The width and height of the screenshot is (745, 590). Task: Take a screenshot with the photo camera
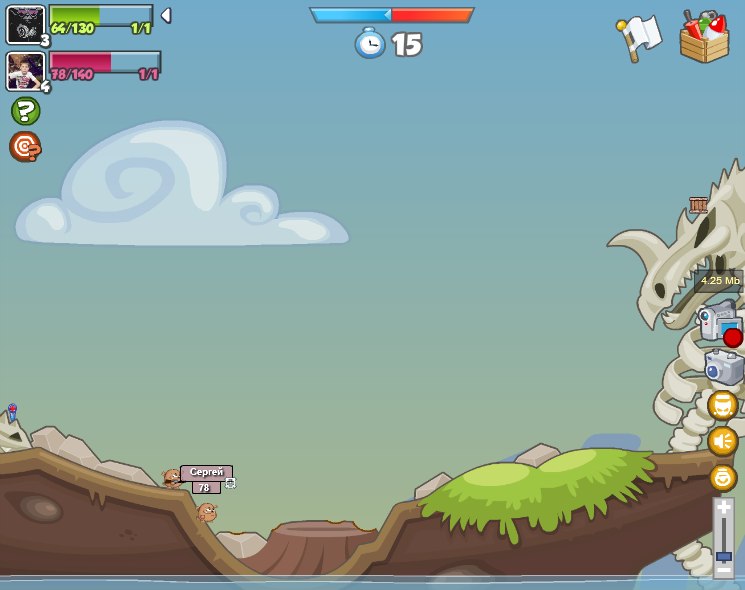tap(723, 367)
